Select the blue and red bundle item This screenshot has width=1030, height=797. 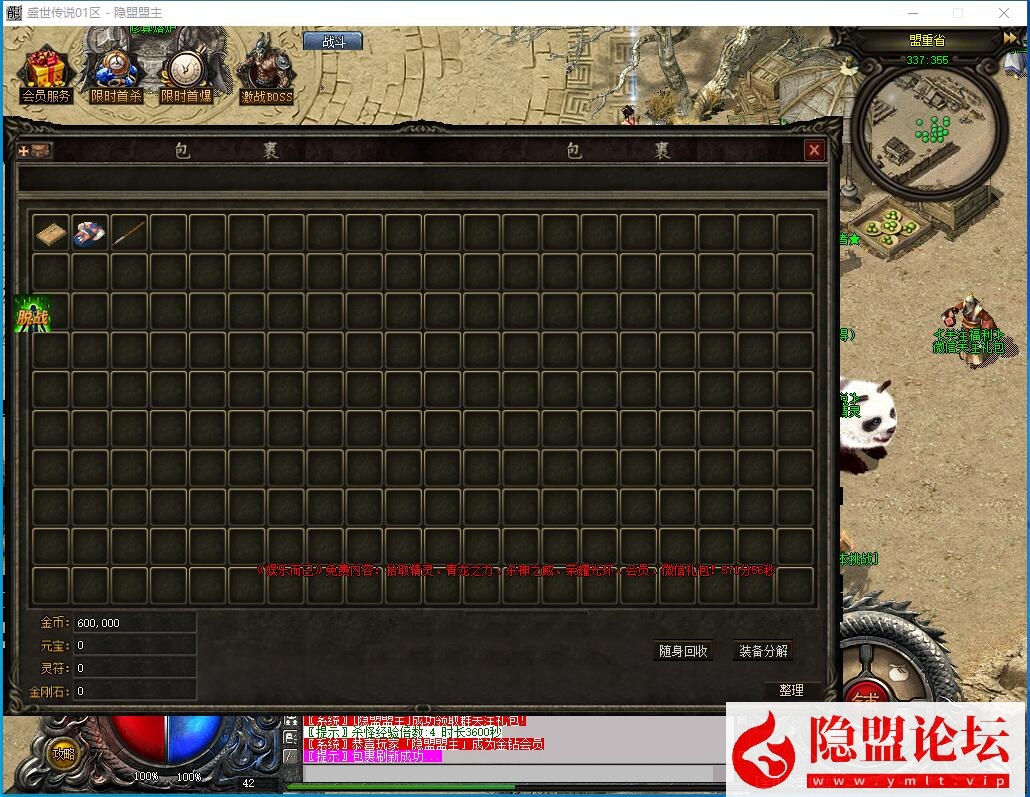click(90, 233)
